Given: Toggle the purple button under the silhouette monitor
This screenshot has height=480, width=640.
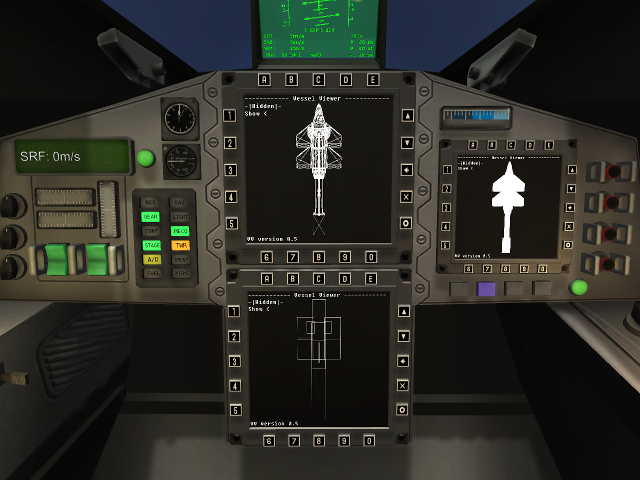Looking at the screenshot, I should 487,289.
